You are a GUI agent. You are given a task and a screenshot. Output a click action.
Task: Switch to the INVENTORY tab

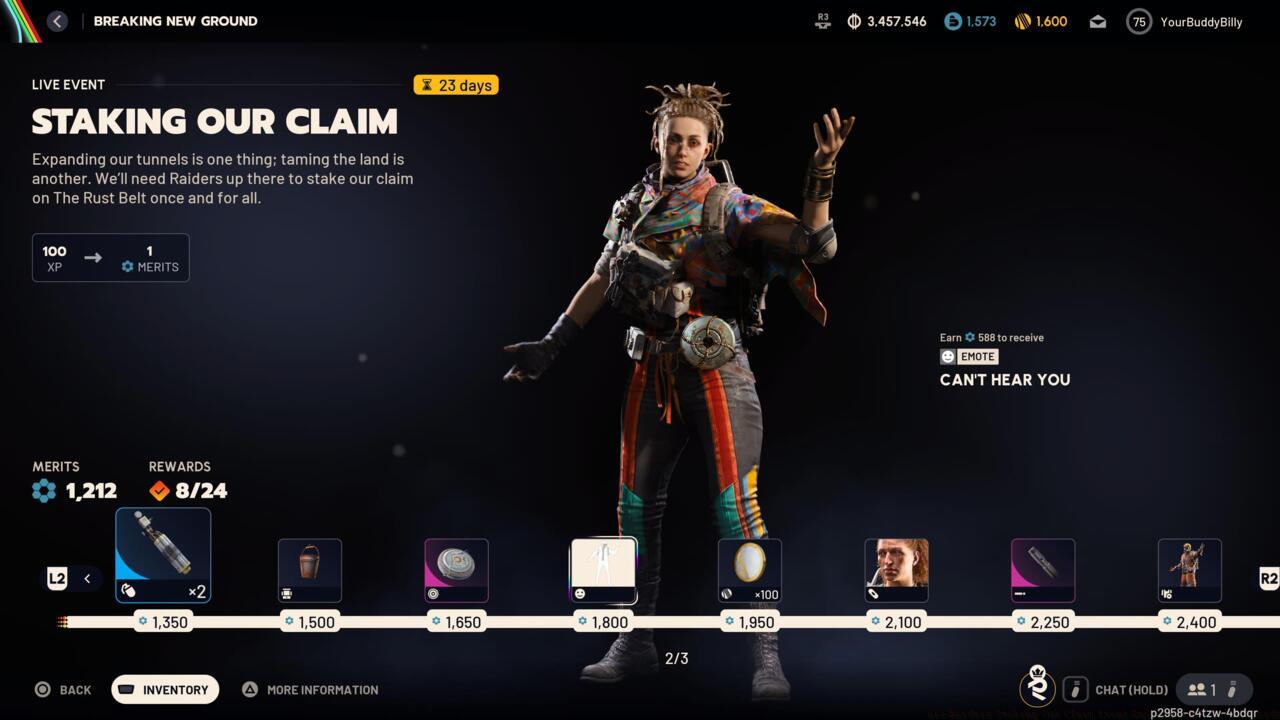pyautogui.click(x=164, y=689)
